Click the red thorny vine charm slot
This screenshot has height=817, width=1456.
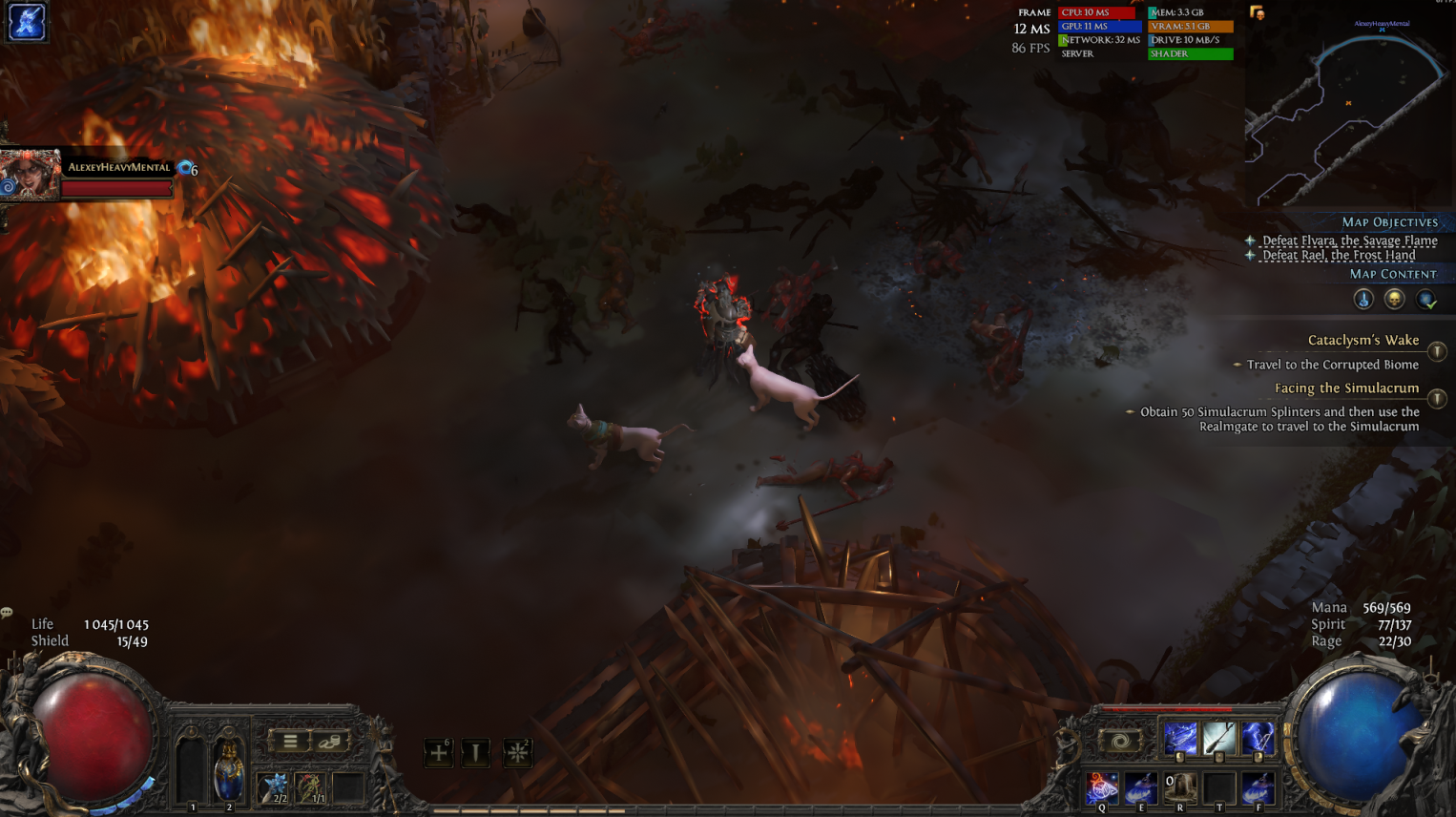[x=311, y=787]
